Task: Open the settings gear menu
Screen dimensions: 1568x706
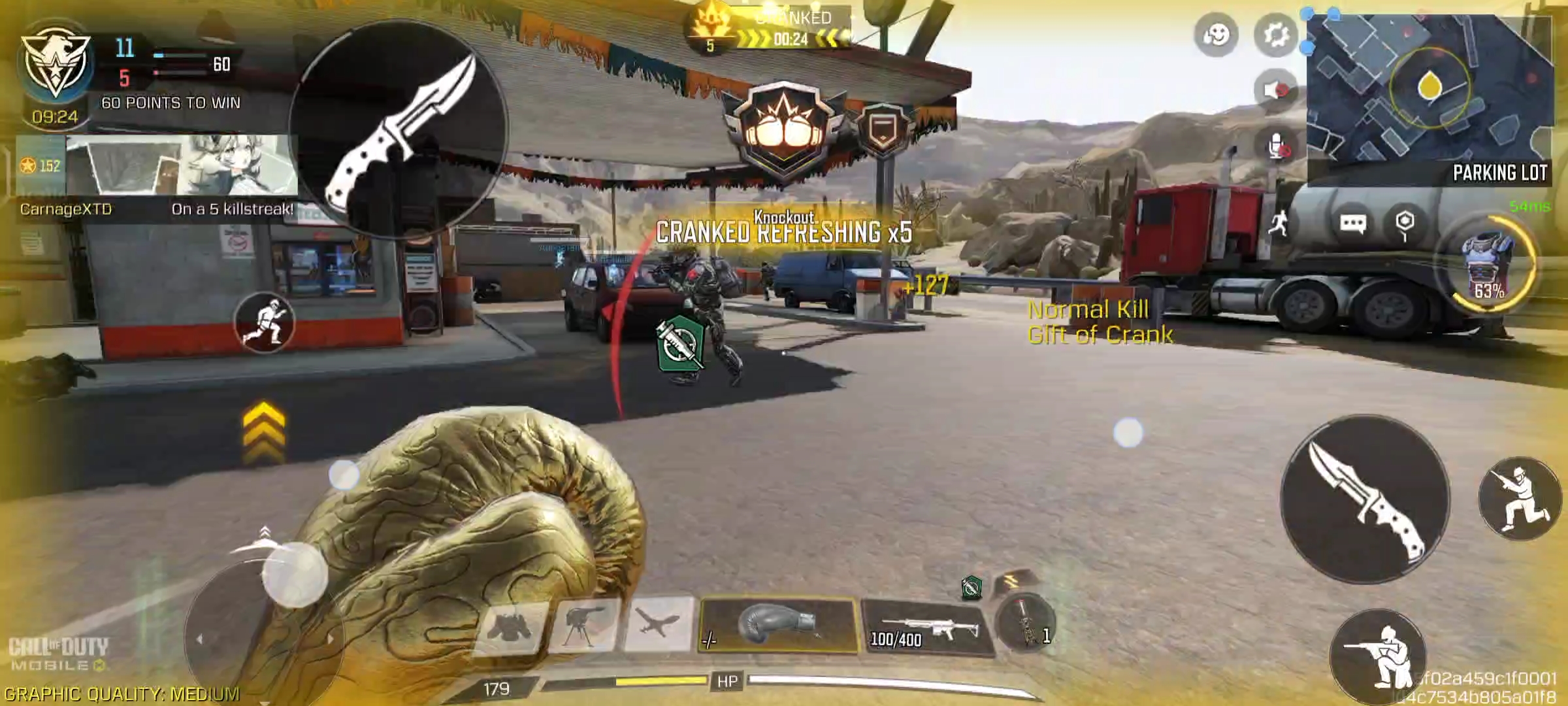Action: pos(1276,35)
